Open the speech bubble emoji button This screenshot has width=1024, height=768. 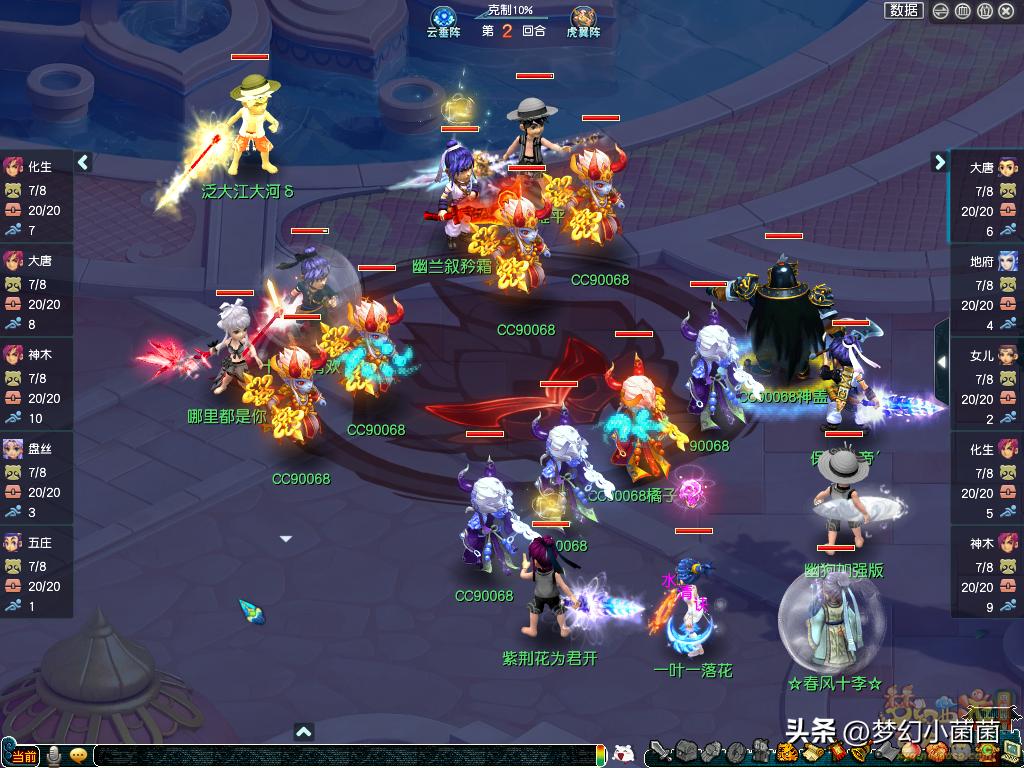78,755
